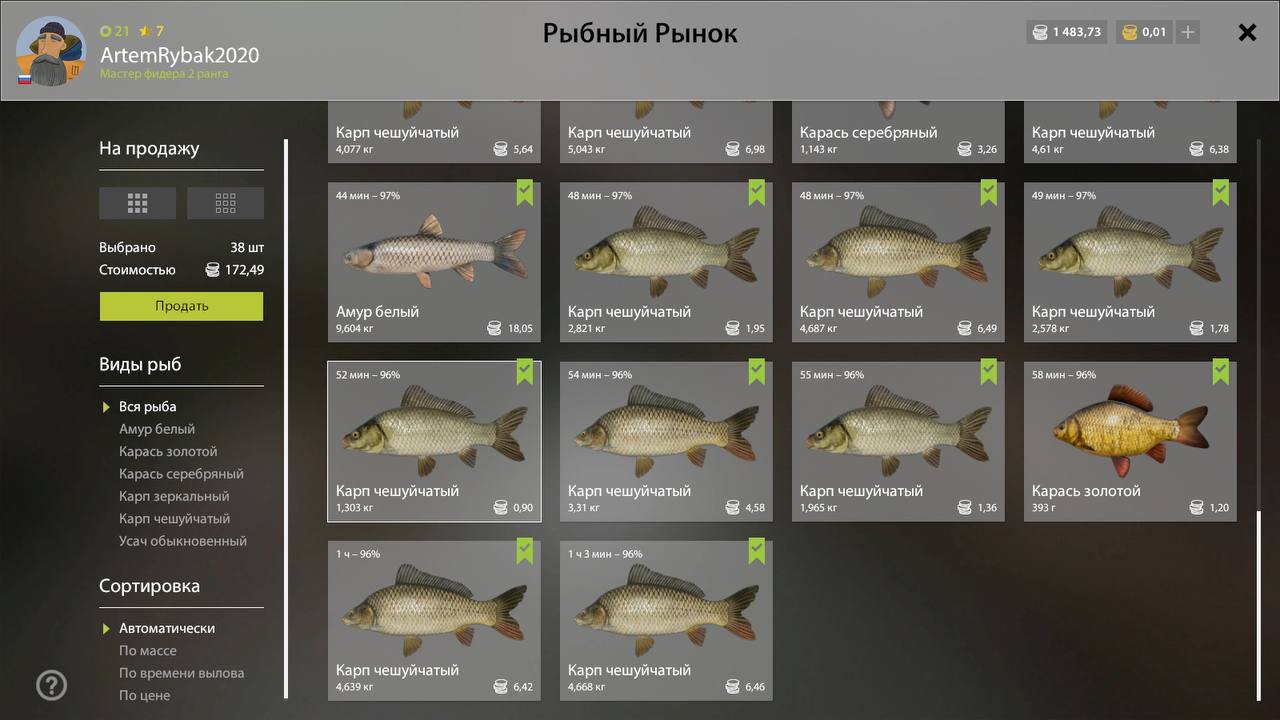Sort fish by mass (По массе)
This screenshot has width=1280, height=720.
(x=147, y=651)
